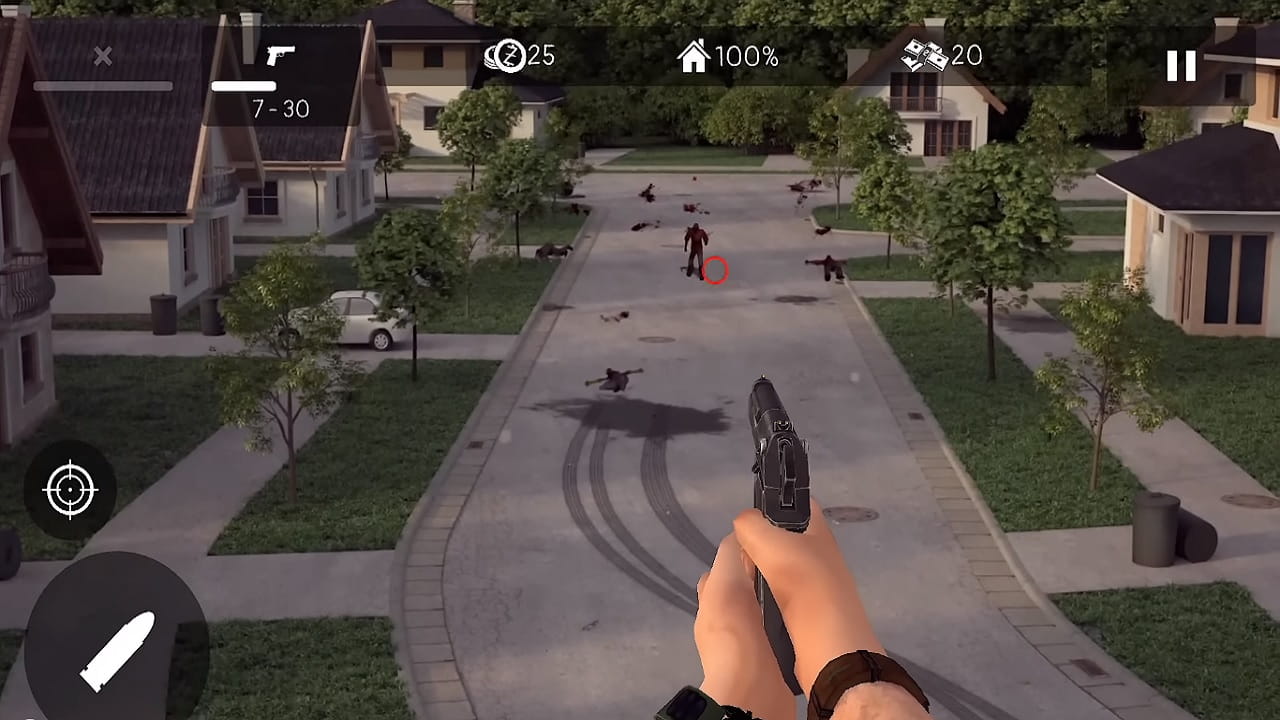Pause the game
Viewport: 1280px width, 720px height.
click(1181, 66)
